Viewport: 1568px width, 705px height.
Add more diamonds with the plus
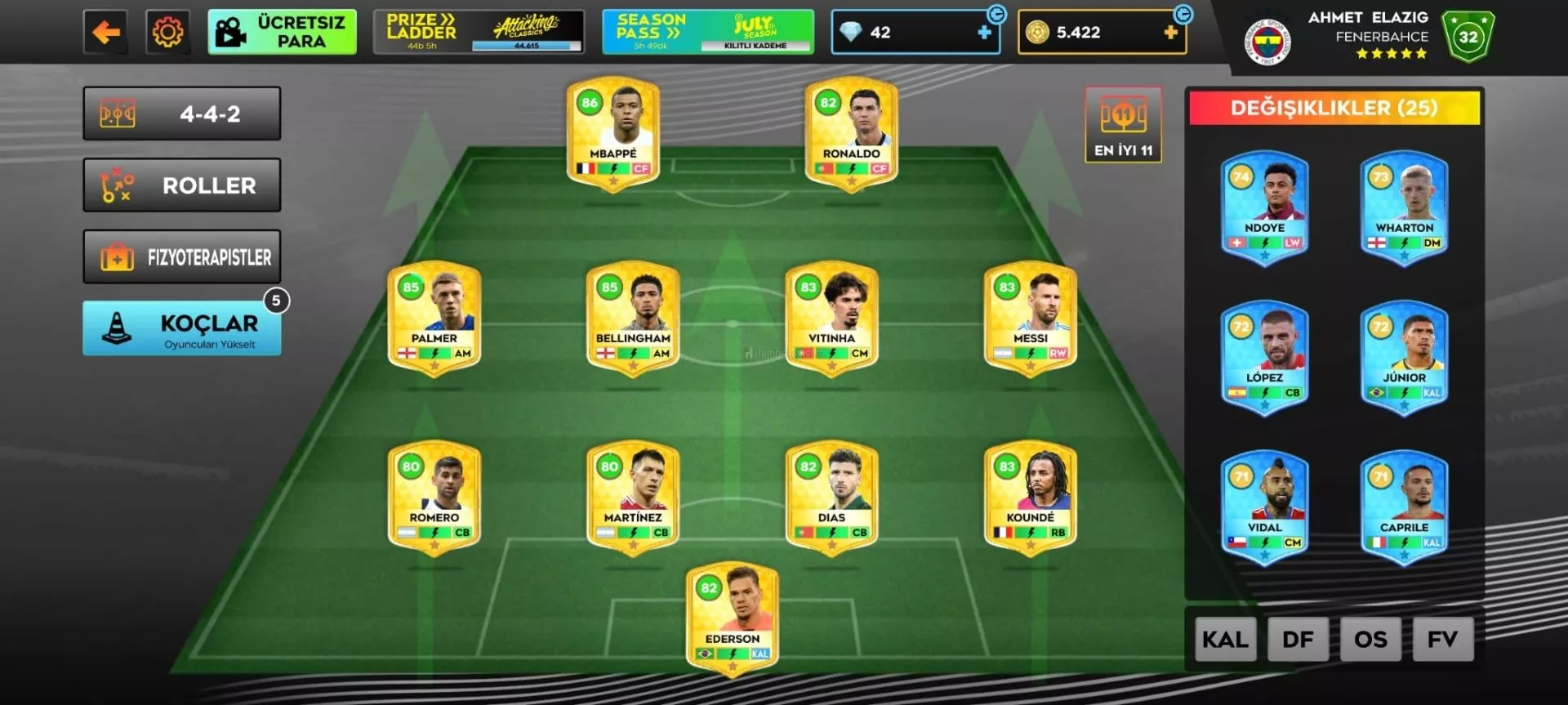click(x=984, y=33)
